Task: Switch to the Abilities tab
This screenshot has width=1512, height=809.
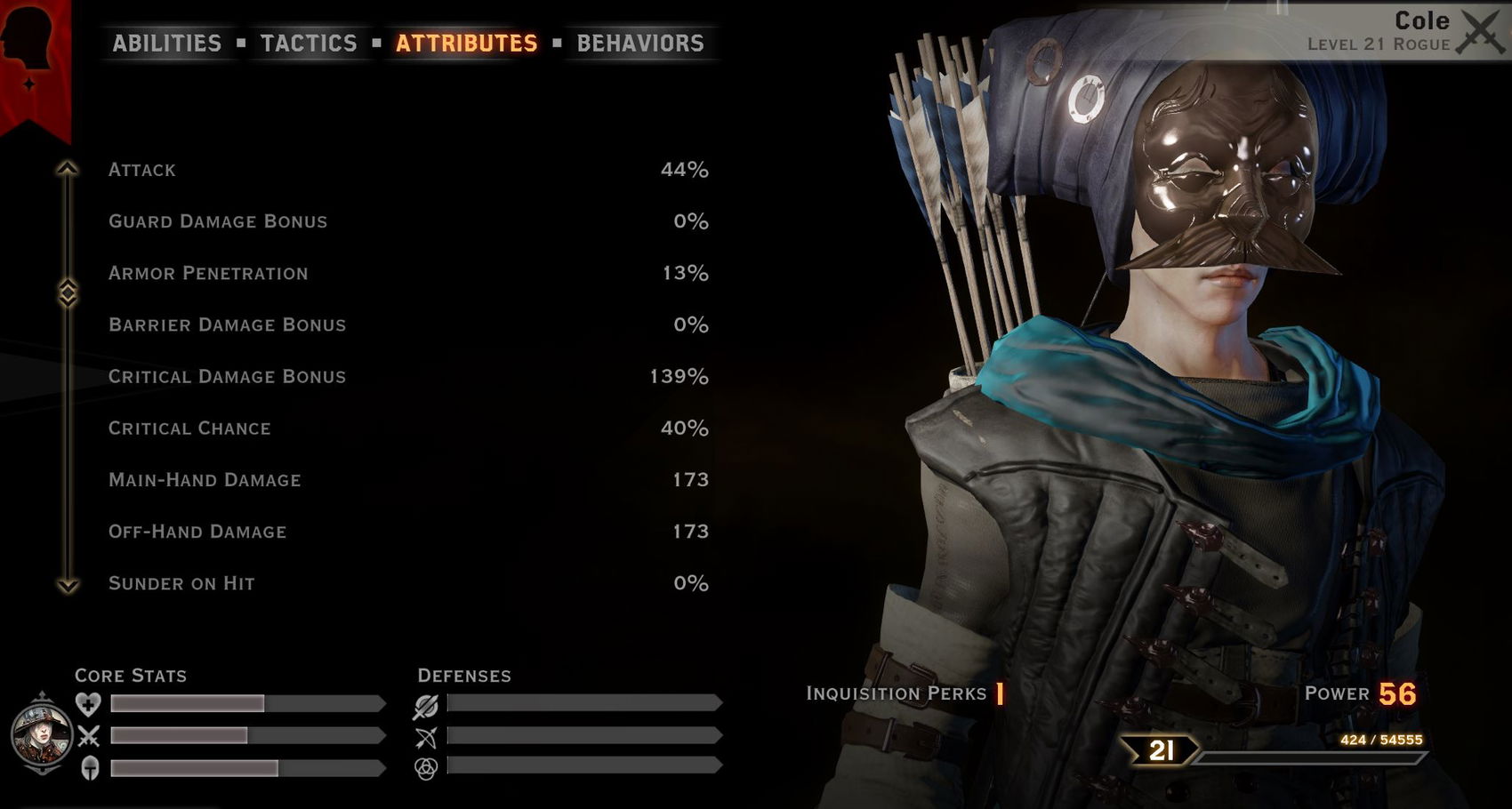Action: click(166, 43)
